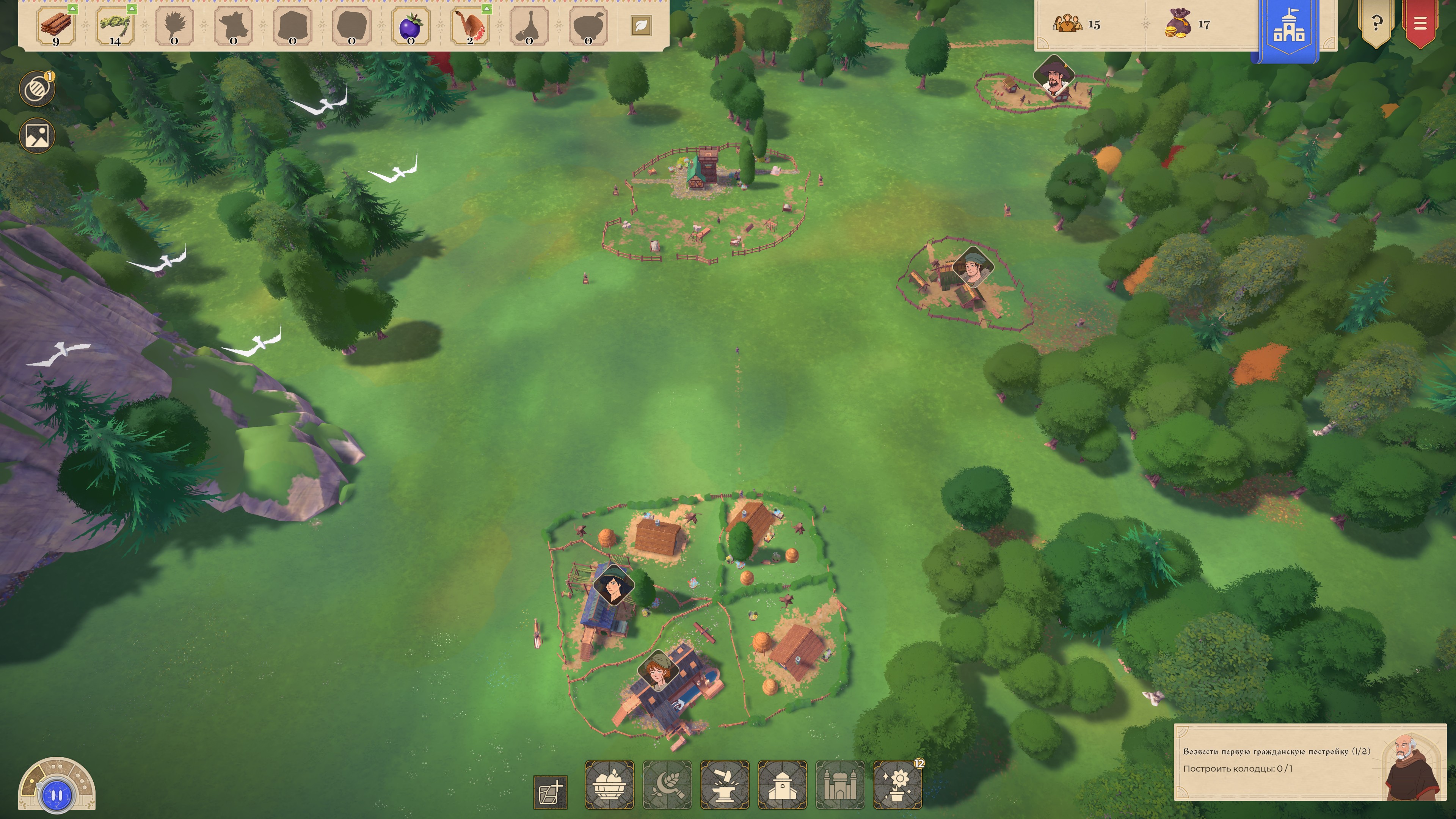This screenshot has width=1456, height=819.
Task: Open the question mark help banner
Action: pos(1376,24)
